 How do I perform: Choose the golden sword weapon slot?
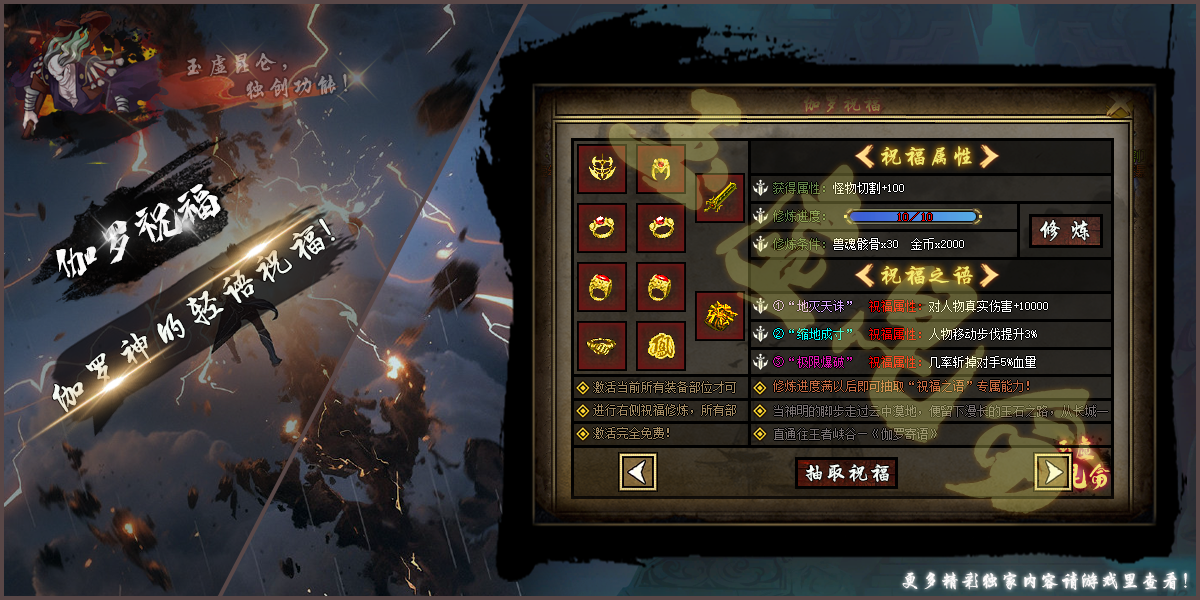tap(720, 198)
